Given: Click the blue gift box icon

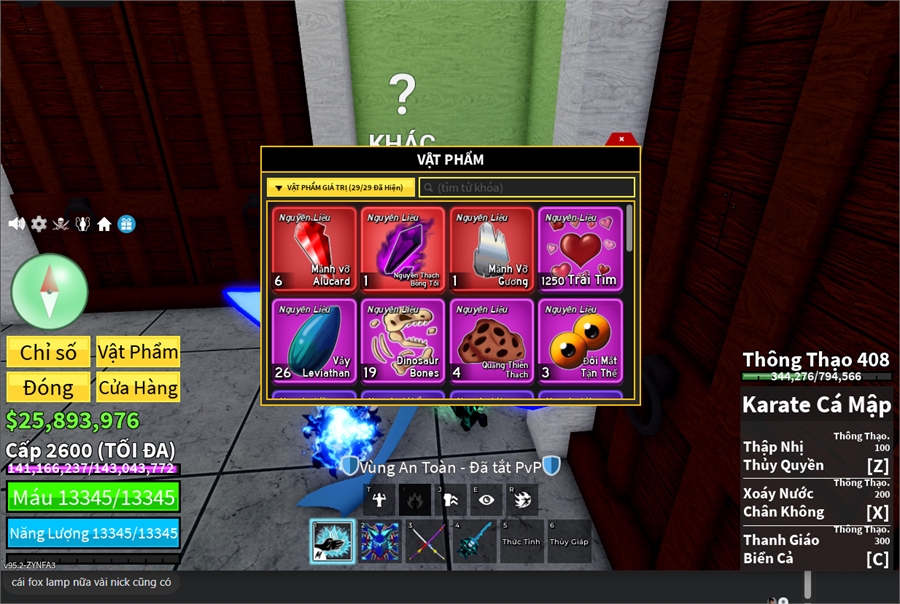Looking at the screenshot, I should [x=126, y=224].
